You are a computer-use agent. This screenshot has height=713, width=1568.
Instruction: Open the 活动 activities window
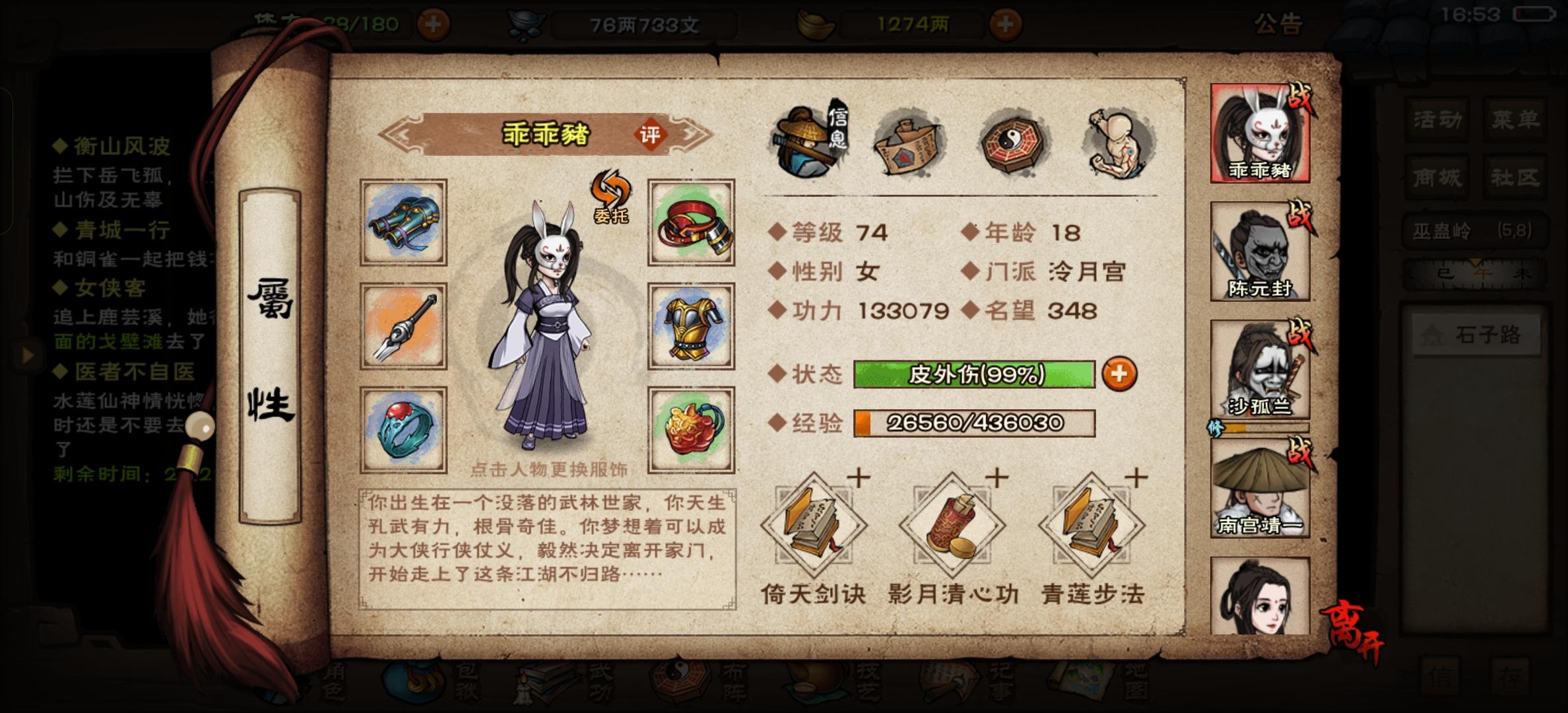(x=1437, y=119)
